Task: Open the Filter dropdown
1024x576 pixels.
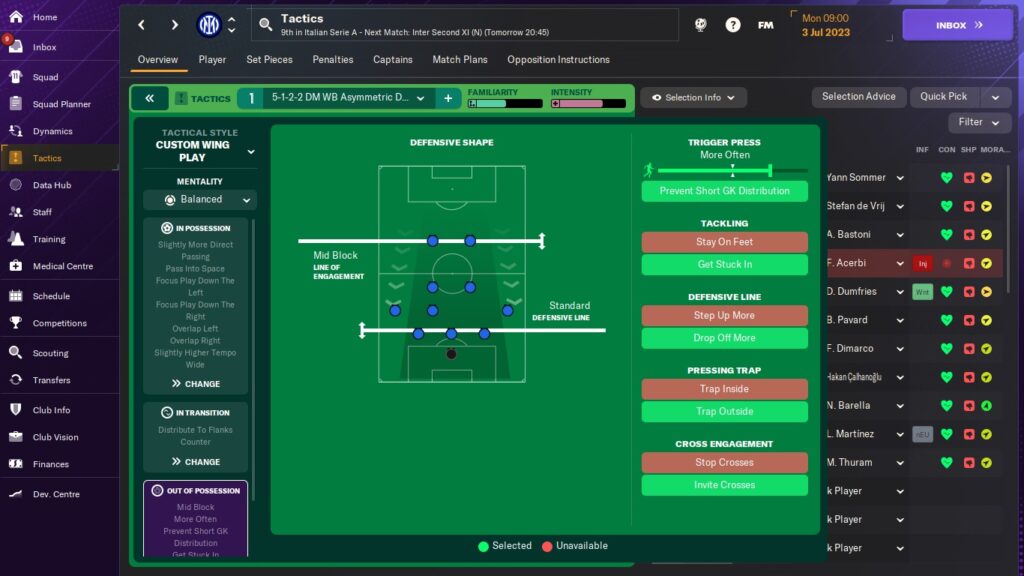Action: 979,122
